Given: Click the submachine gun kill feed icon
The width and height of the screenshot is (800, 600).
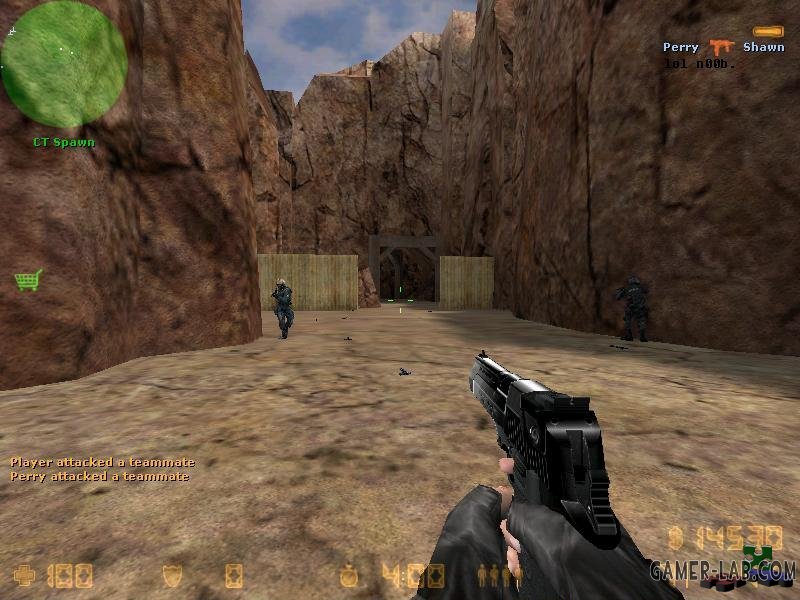Looking at the screenshot, I should (x=720, y=47).
